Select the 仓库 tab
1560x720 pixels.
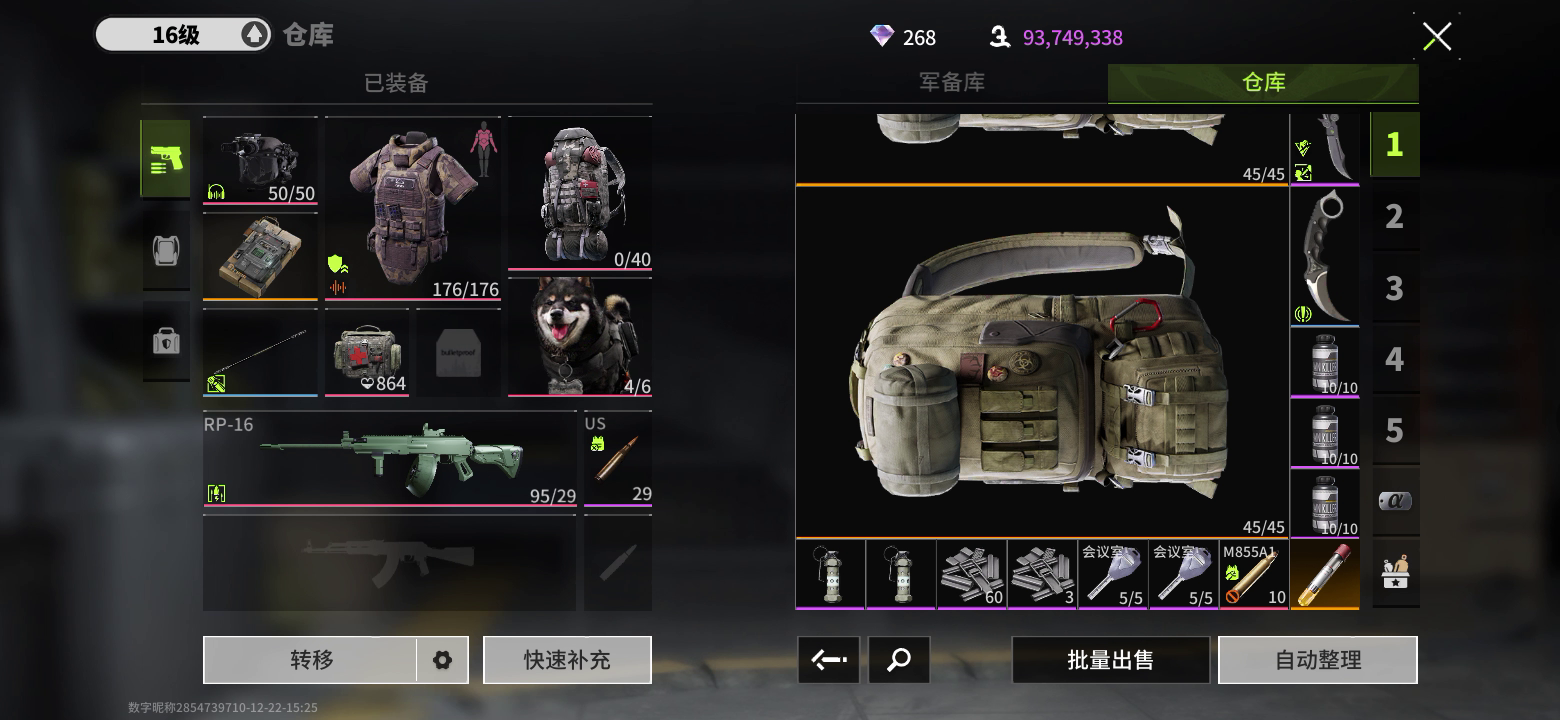[x=1263, y=83]
